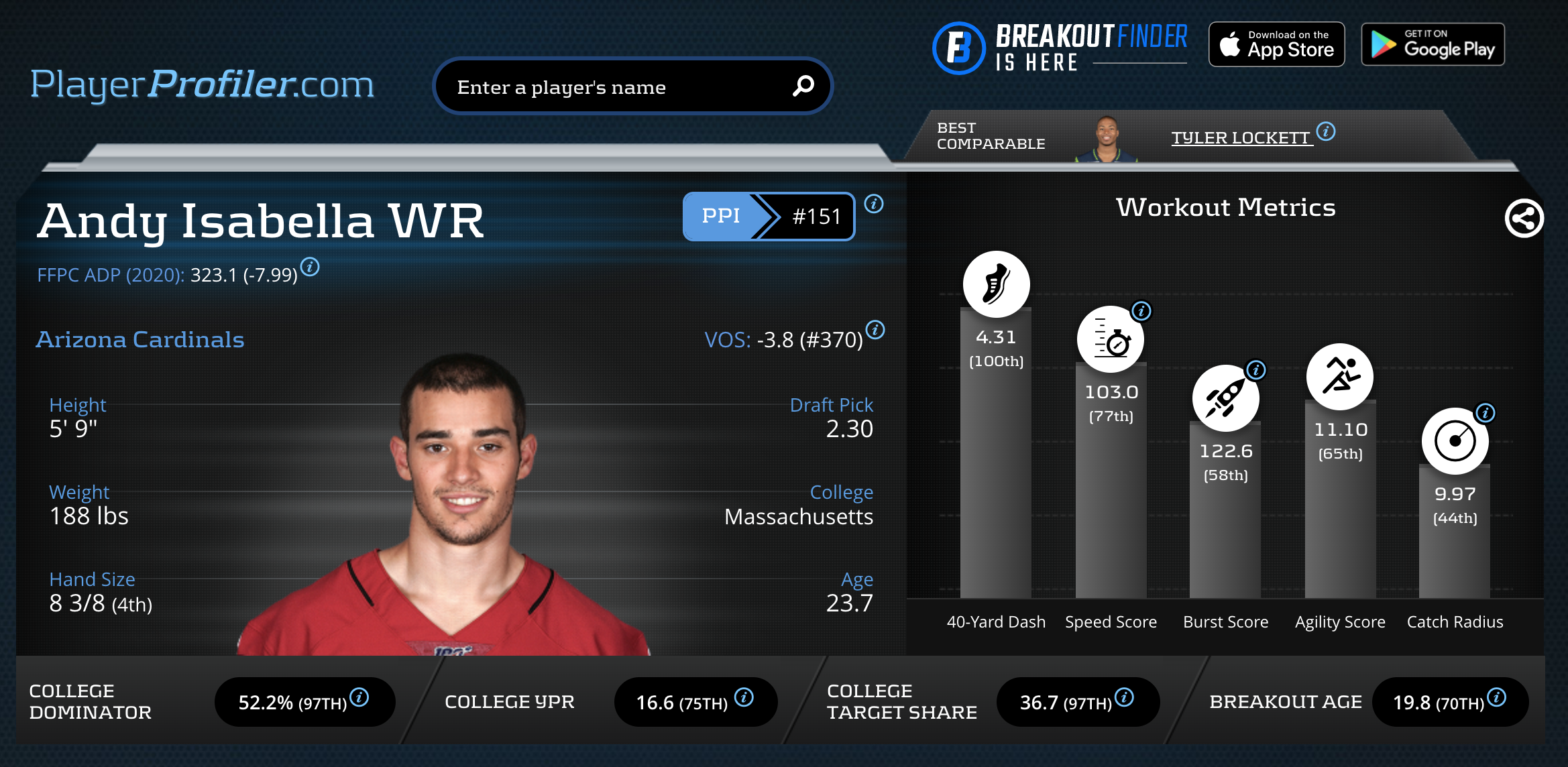Open the Download on the App Store badge
Image resolution: width=1568 pixels, height=767 pixels.
1276,44
